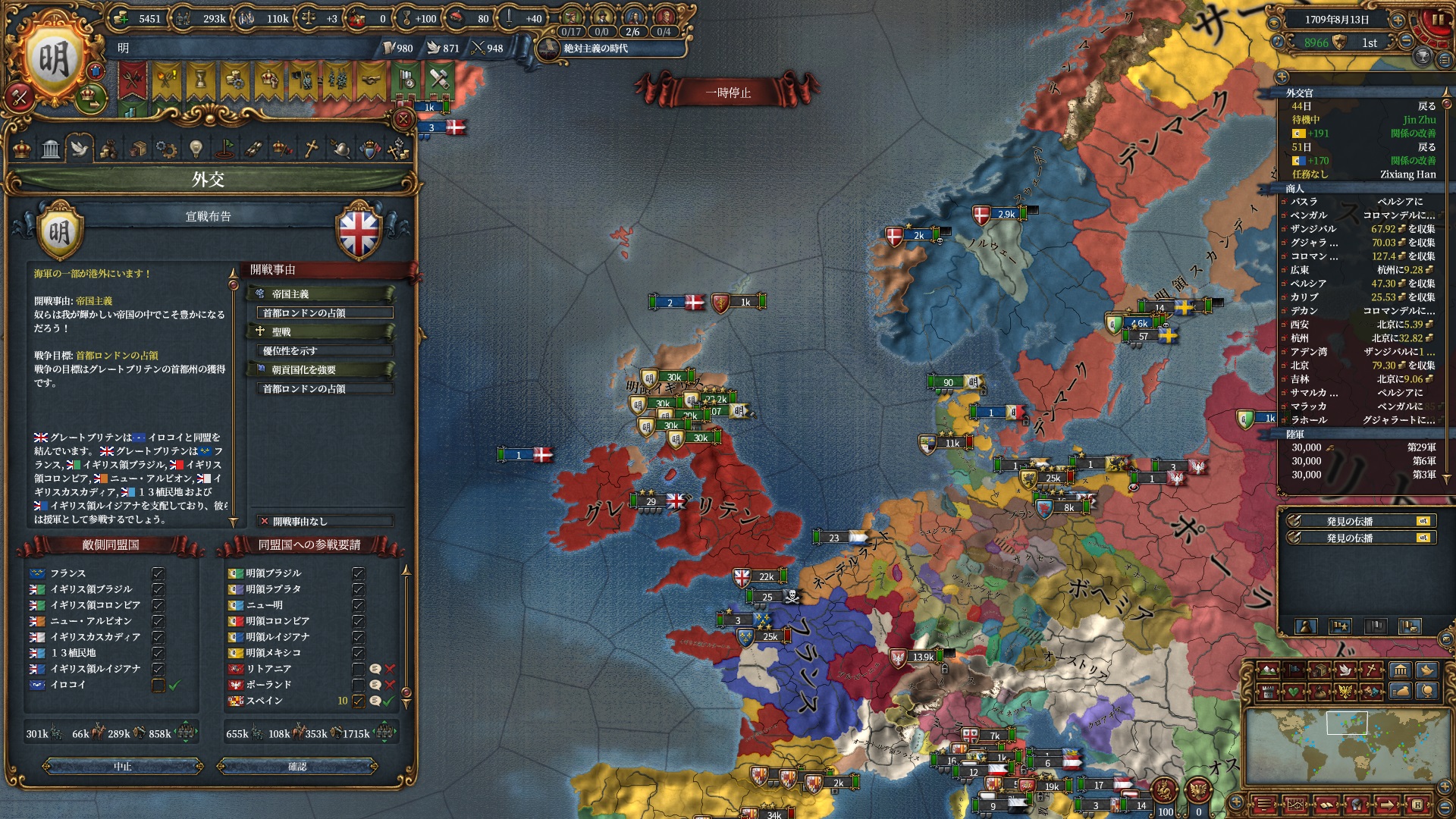Open the Ming country shield top left
Viewport: 1456px width, 819px height.
53,61
